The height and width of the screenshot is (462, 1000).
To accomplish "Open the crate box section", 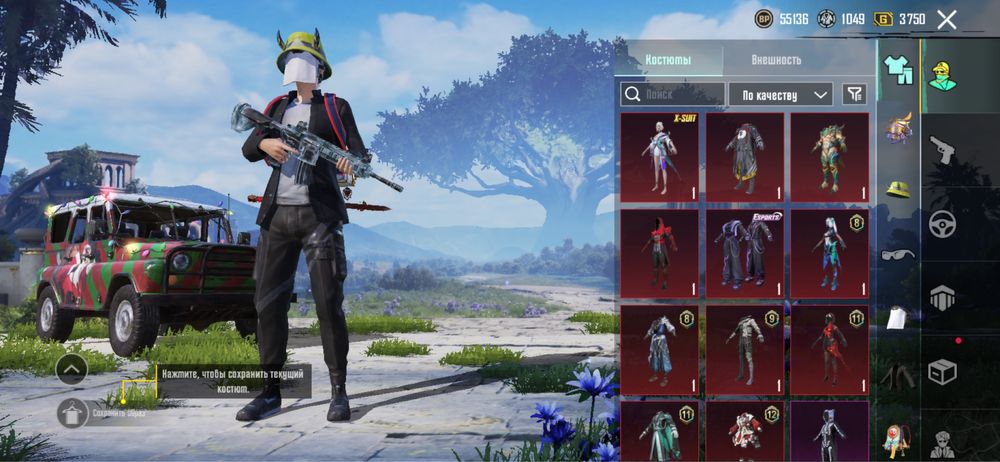I will [x=942, y=372].
